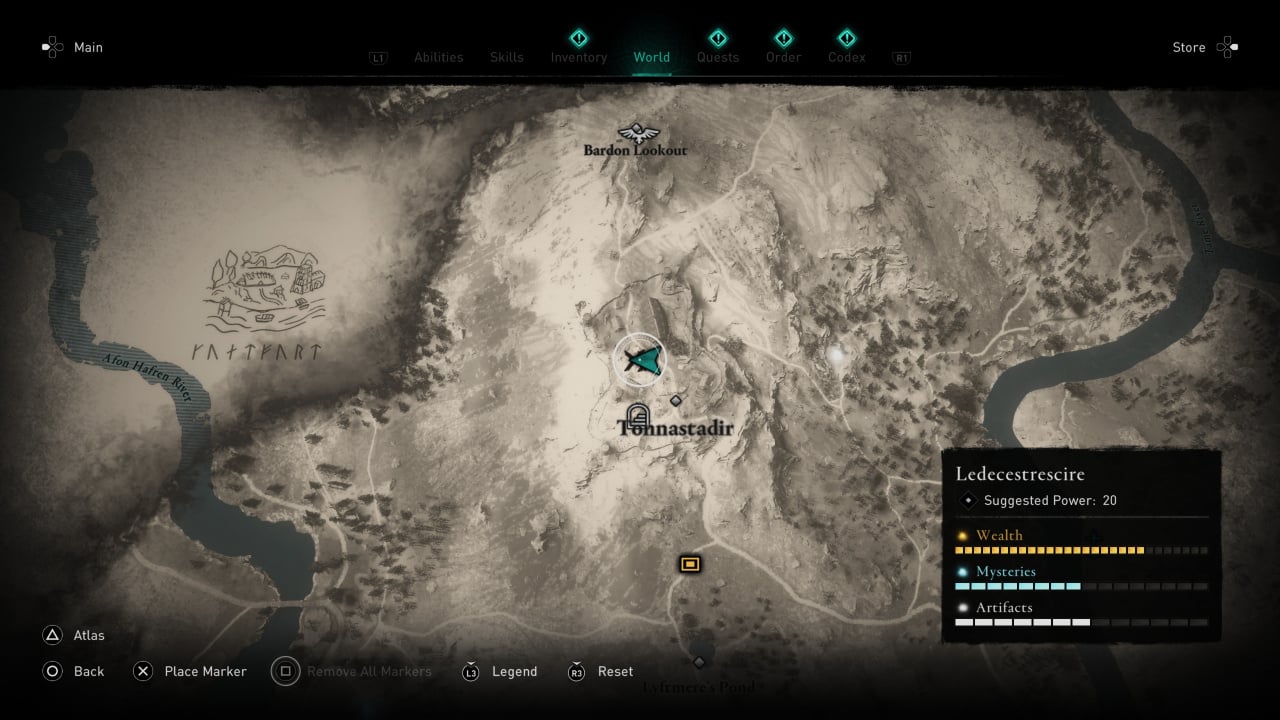Open the Skills tab
1280x720 pixels.
(506, 57)
